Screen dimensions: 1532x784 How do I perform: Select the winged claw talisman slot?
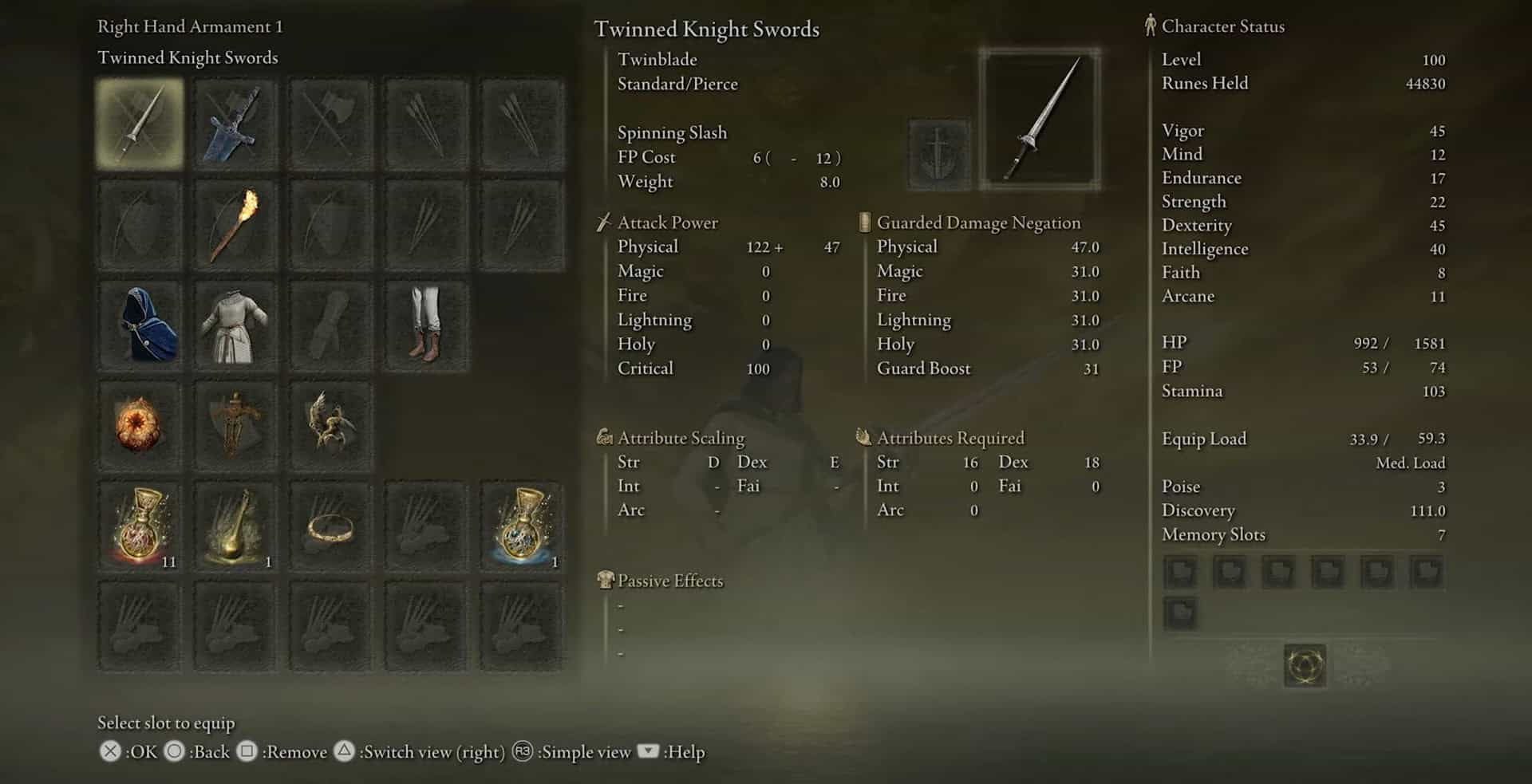330,425
